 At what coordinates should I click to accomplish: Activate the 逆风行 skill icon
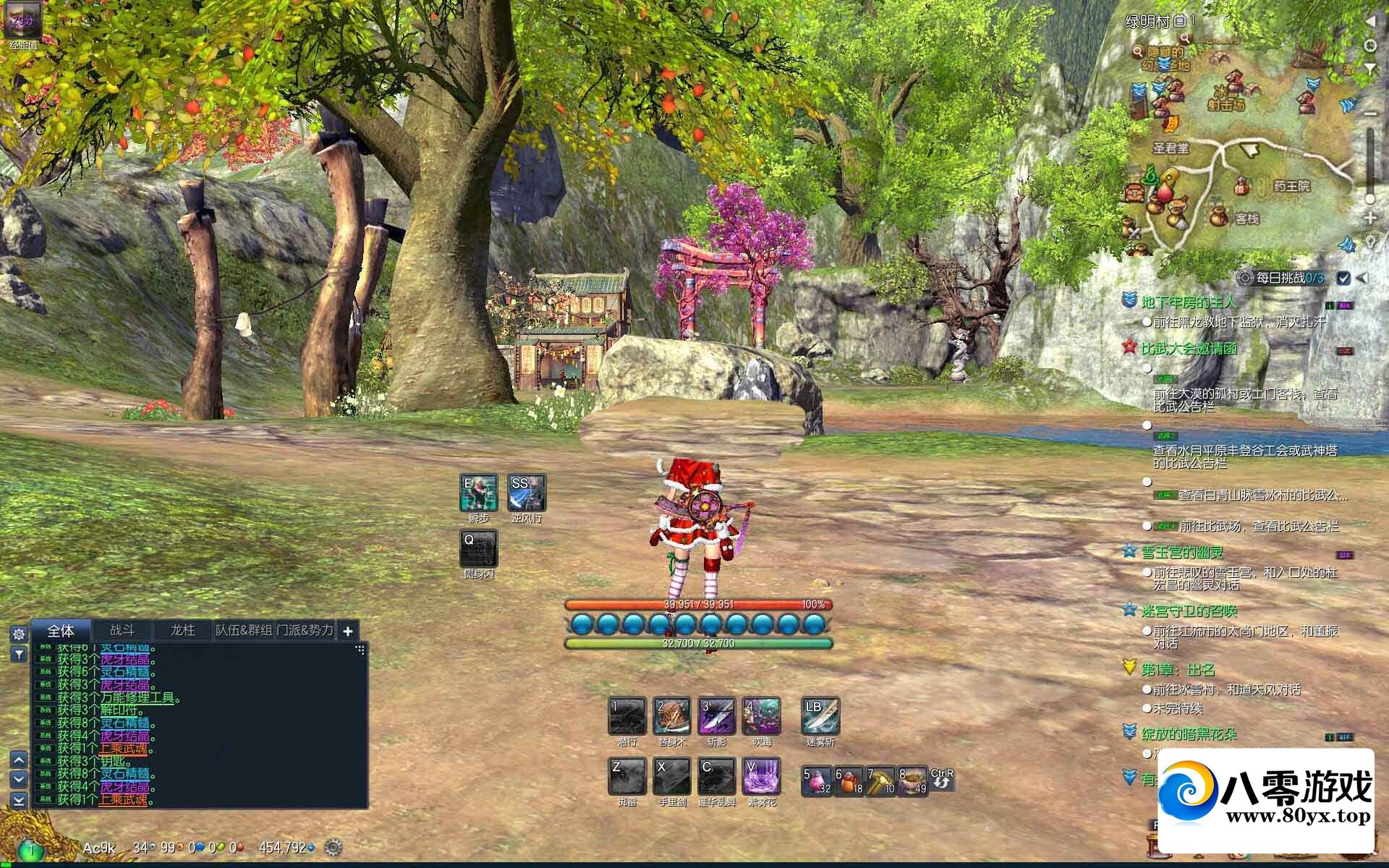coord(527,493)
